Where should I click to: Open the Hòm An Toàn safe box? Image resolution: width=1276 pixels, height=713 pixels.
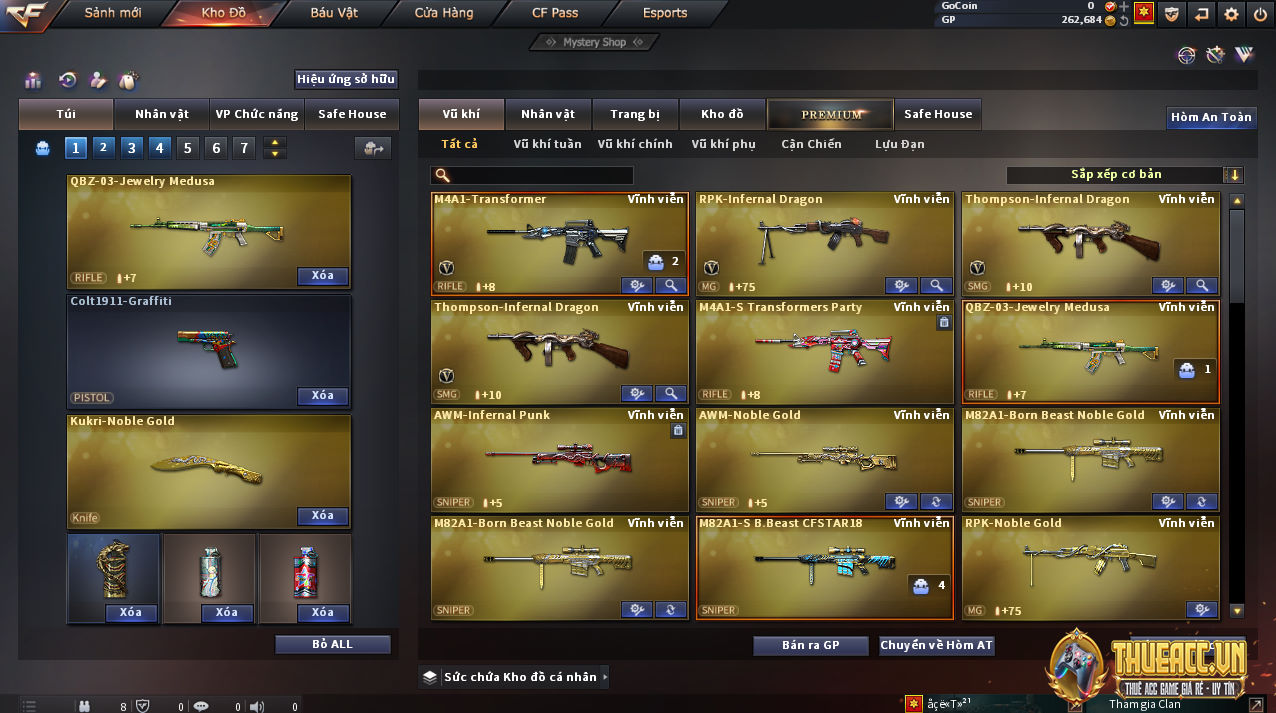(x=1211, y=117)
